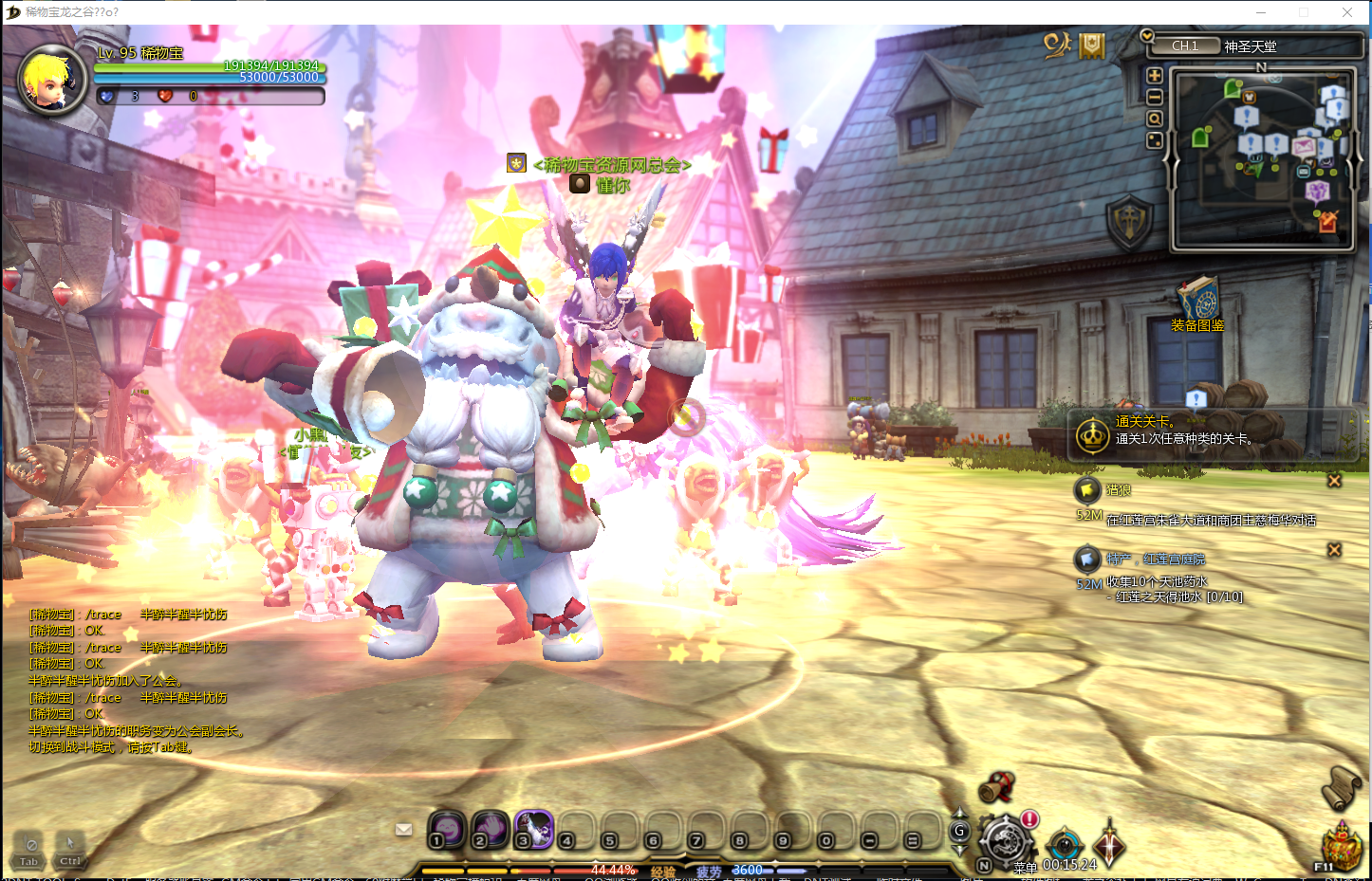Click the 特产 quest blue arrow icon
Screen dimensions: 1372x881
[1087, 559]
